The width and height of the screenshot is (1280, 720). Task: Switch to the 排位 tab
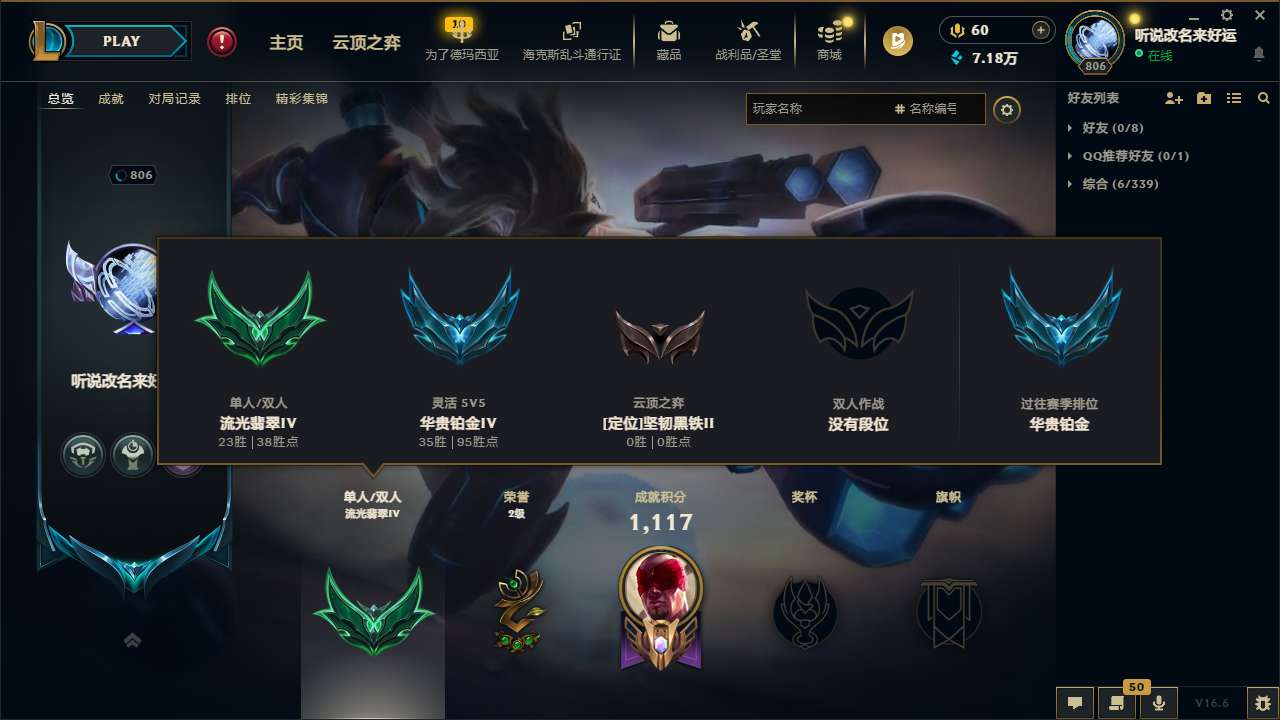tap(238, 99)
